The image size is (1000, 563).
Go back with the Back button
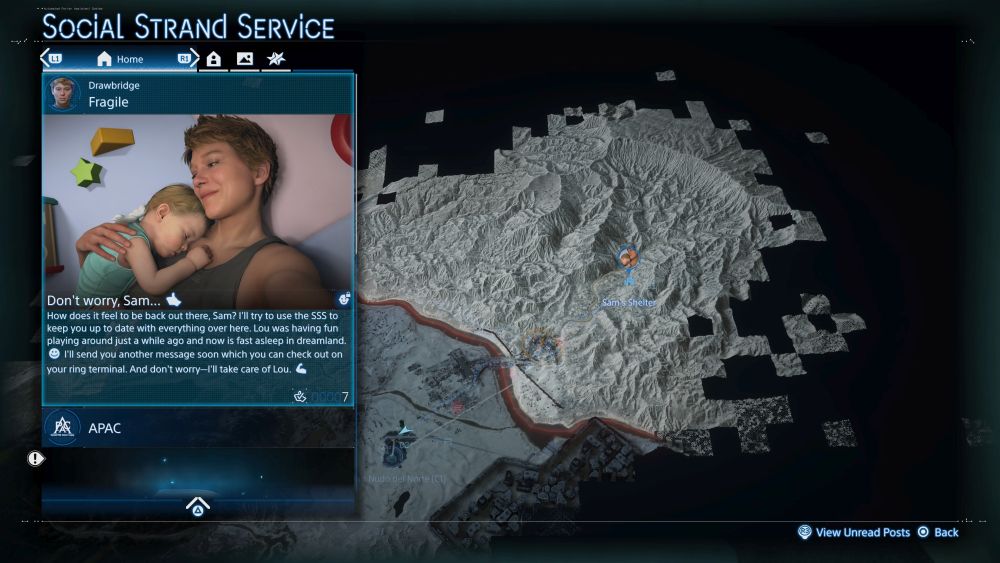pos(938,533)
